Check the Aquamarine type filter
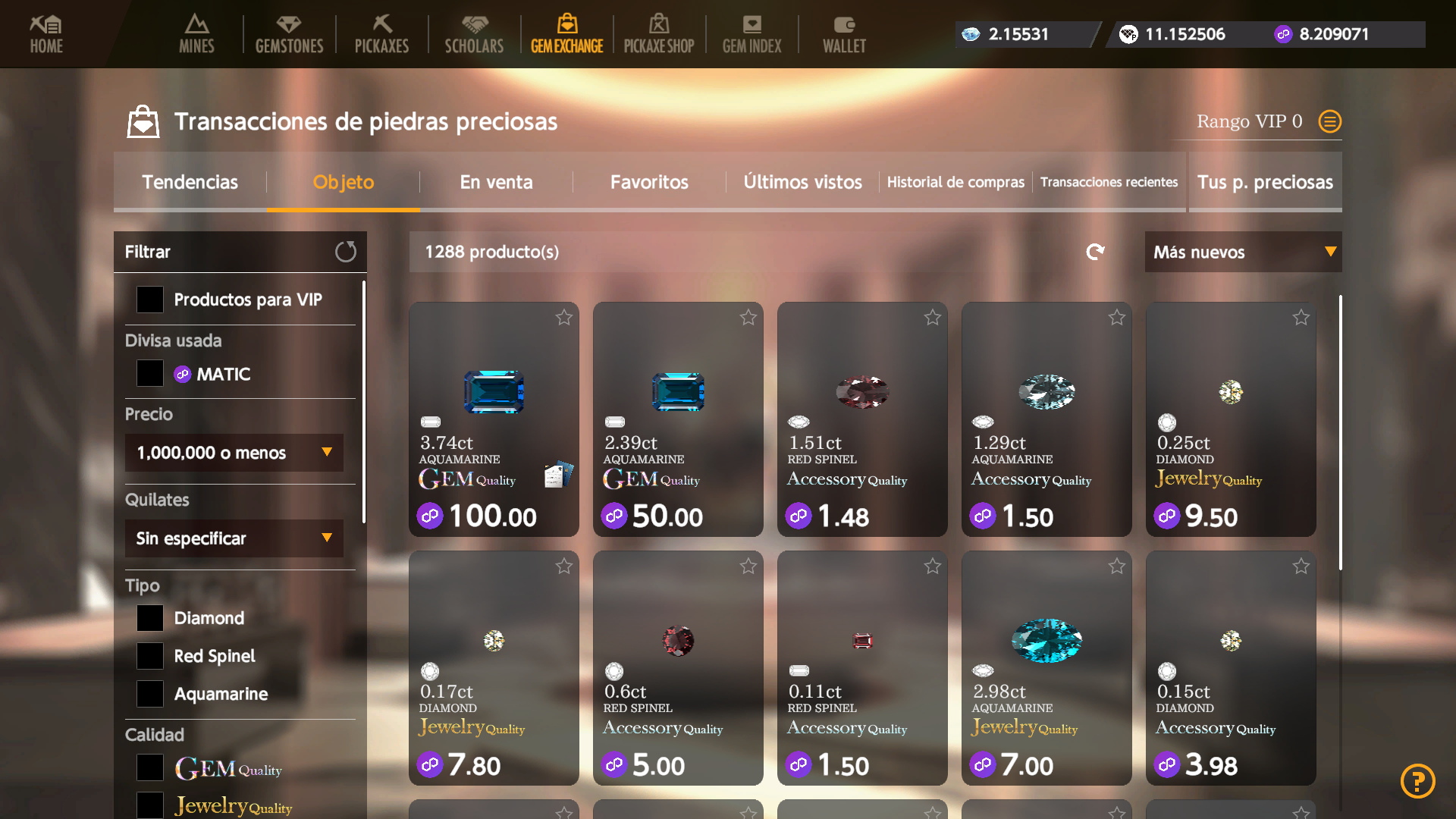The image size is (1456, 819). [150, 694]
